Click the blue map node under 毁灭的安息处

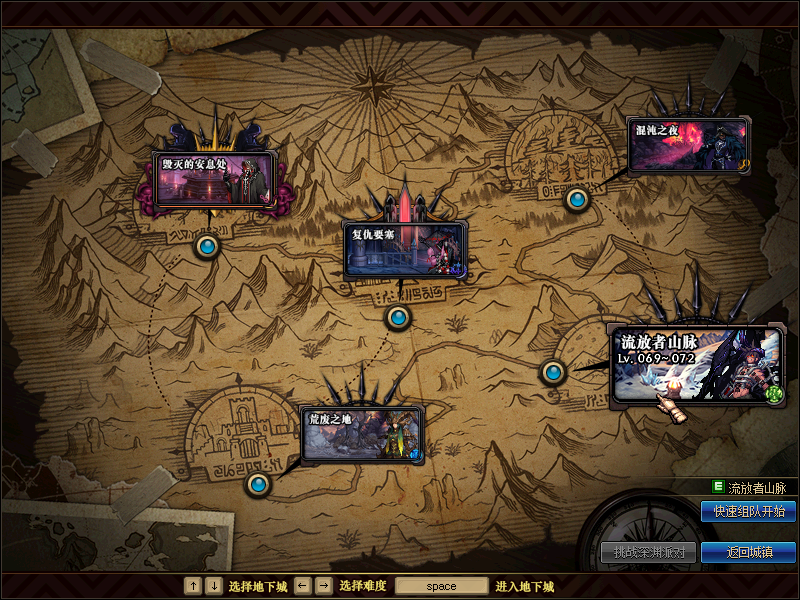tap(207, 245)
